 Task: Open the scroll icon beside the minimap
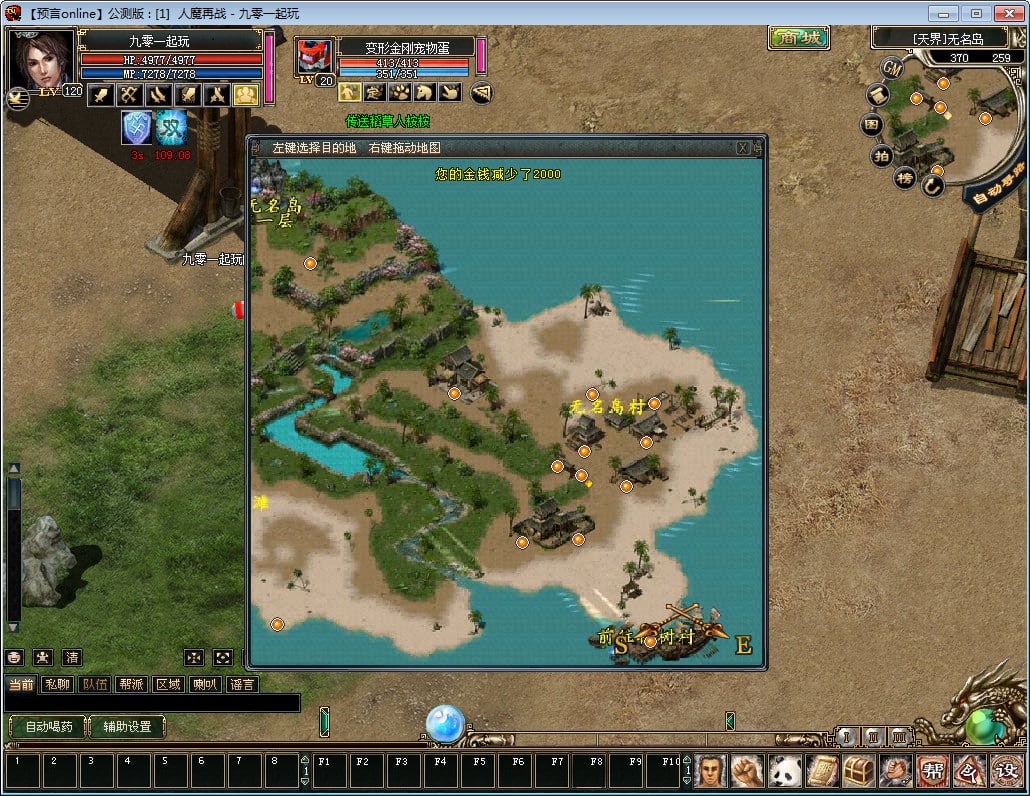[x=877, y=95]
